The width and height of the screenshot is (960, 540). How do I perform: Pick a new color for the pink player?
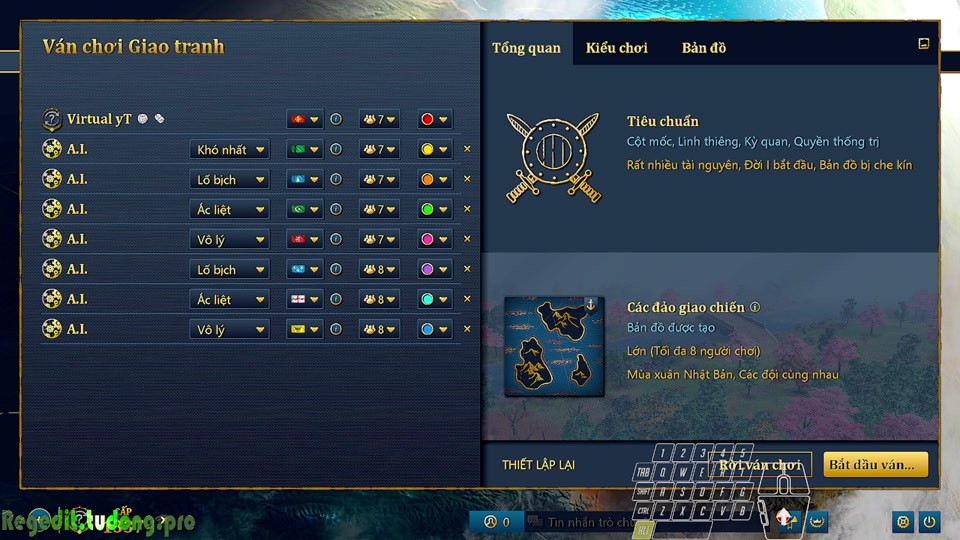click(x=434, y=240)
